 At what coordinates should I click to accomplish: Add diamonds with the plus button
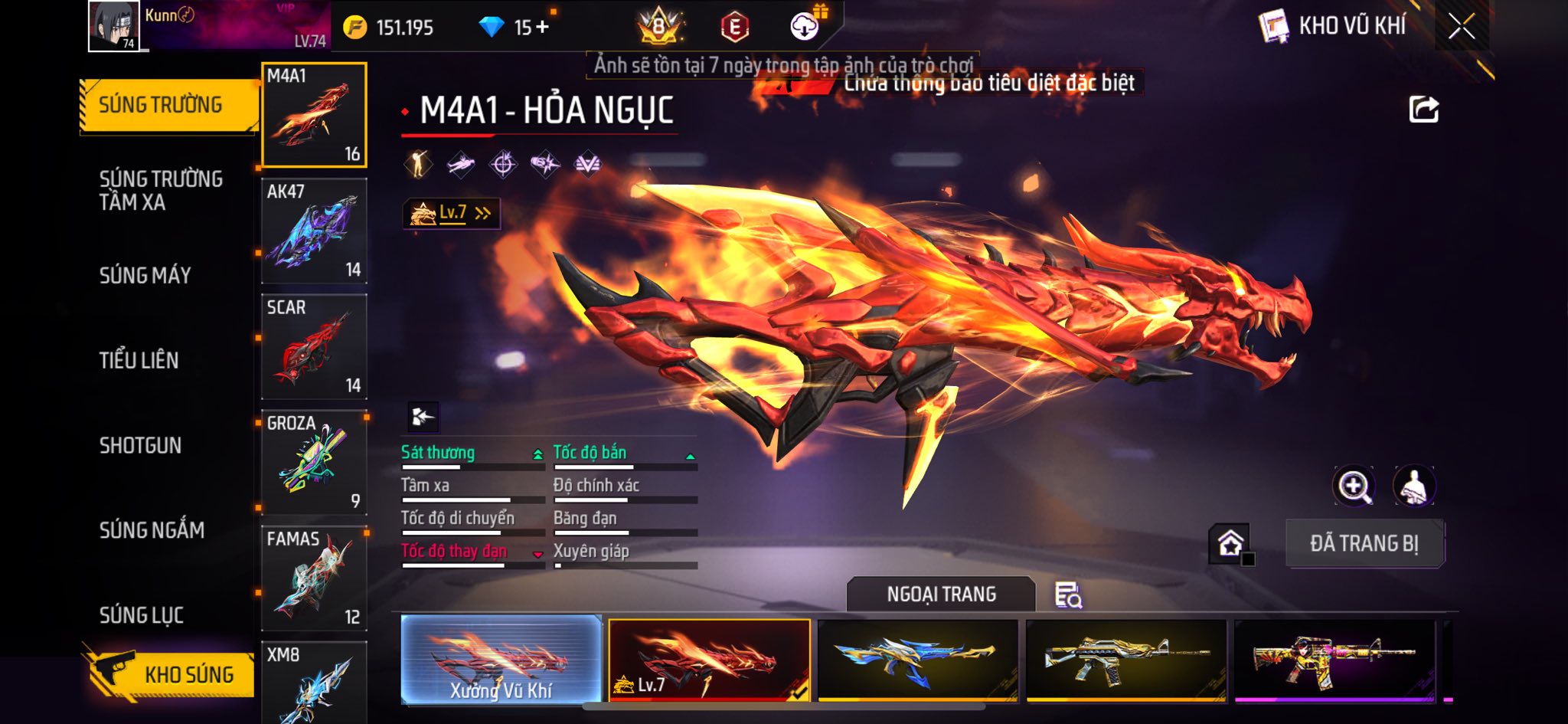542,28
